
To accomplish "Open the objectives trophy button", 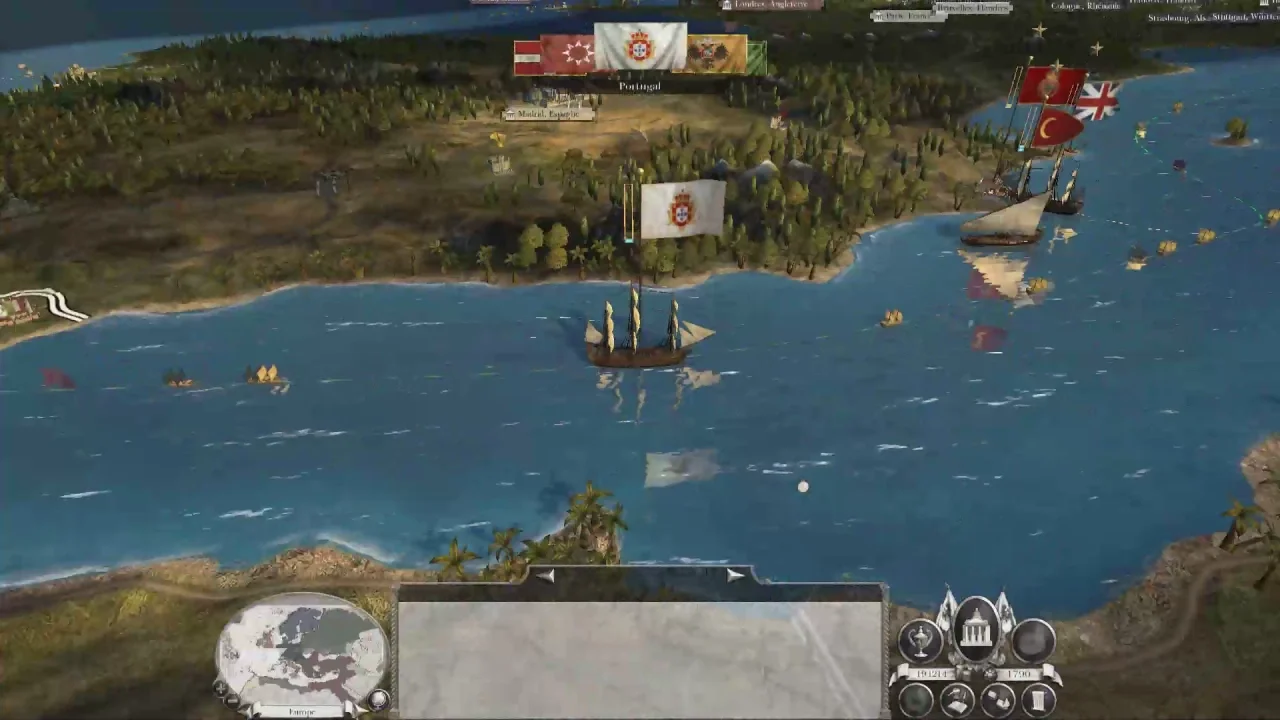I will [920, 639].
